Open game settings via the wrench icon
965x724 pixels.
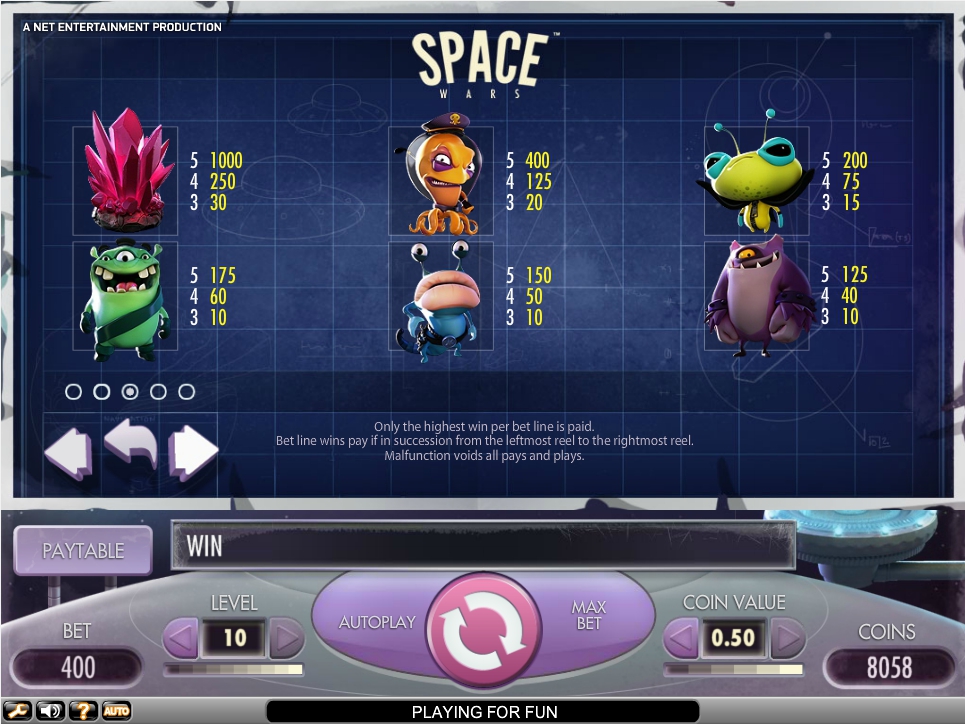coord(19,711)
